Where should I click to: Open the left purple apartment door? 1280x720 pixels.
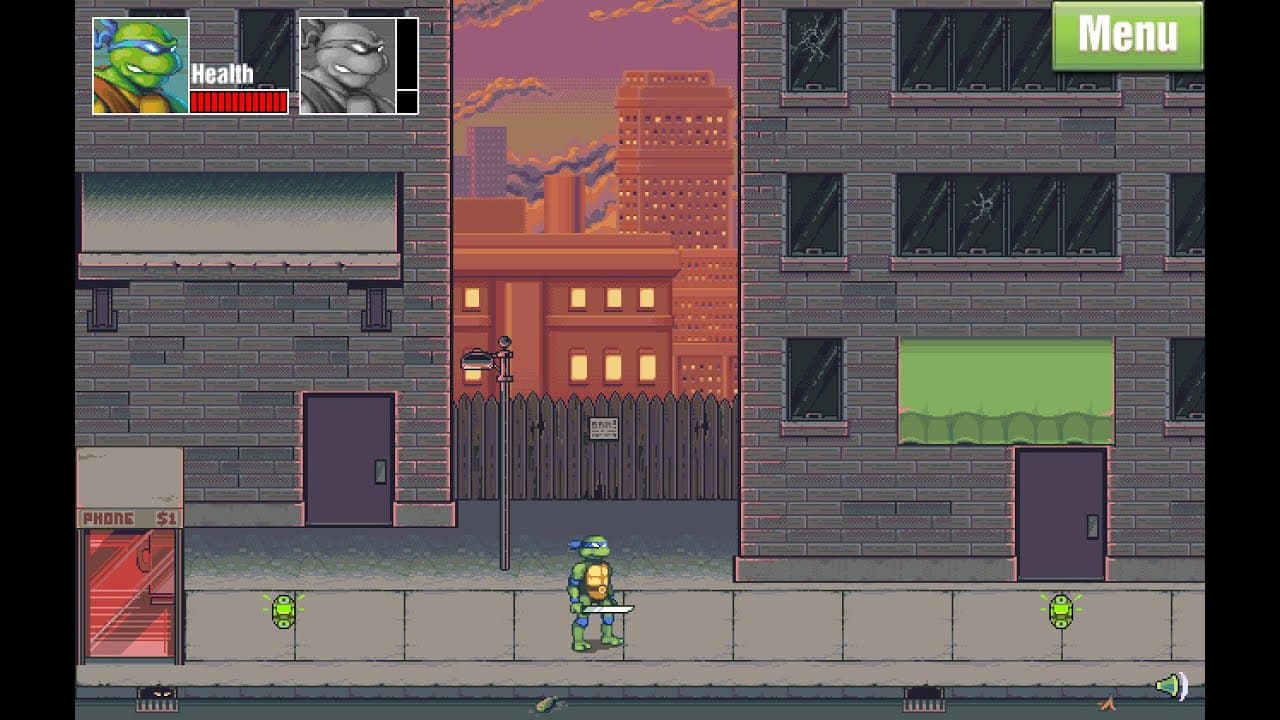point(348,460)
